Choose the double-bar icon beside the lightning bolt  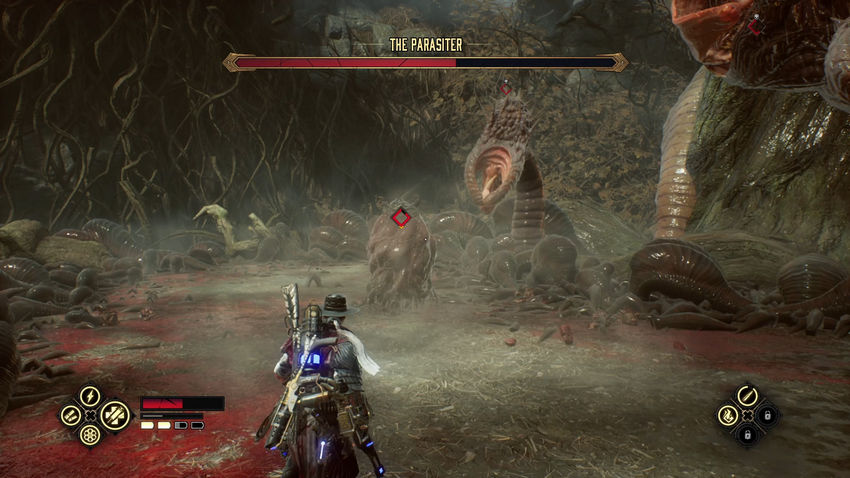coord(71,414)
